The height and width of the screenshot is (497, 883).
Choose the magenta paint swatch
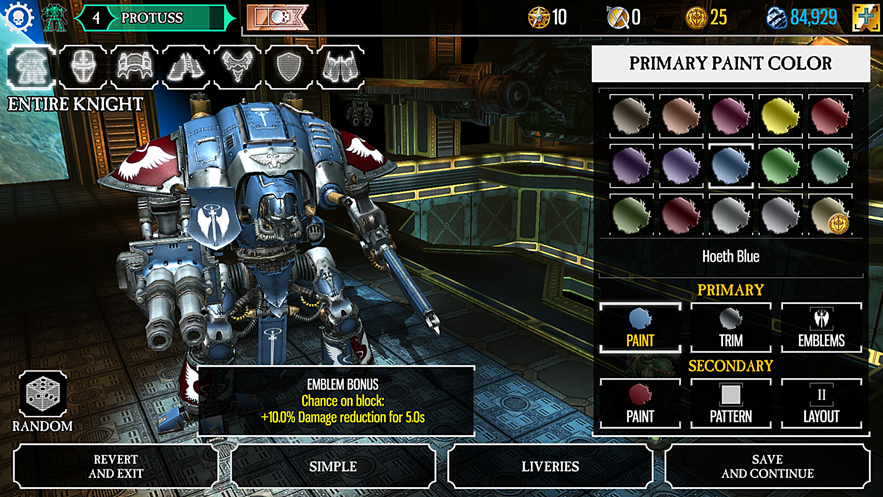[730, 116]
